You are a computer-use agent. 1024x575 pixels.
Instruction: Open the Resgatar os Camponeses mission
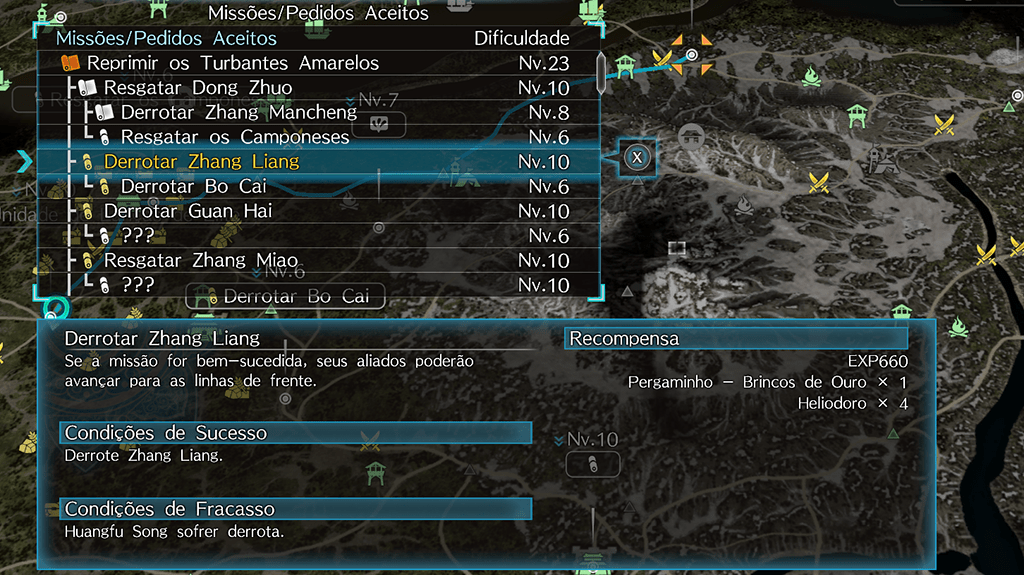coord(234,137)
